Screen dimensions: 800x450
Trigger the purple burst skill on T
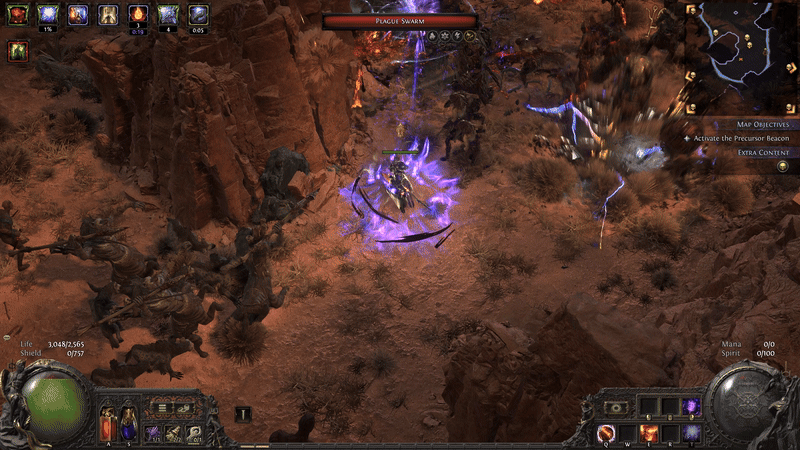(691, 432)
